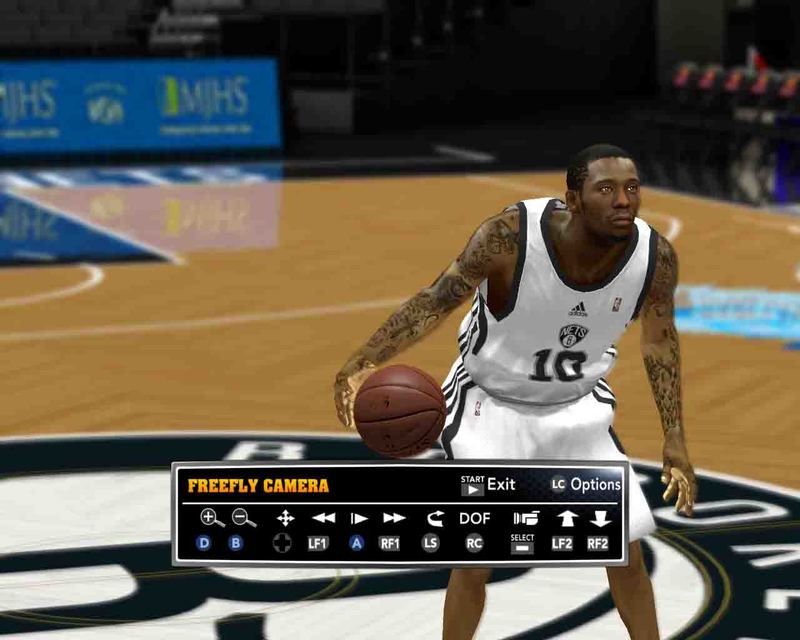
Task: Activate the curved-arrow rotate camera icon
Action: pos(434,518)
